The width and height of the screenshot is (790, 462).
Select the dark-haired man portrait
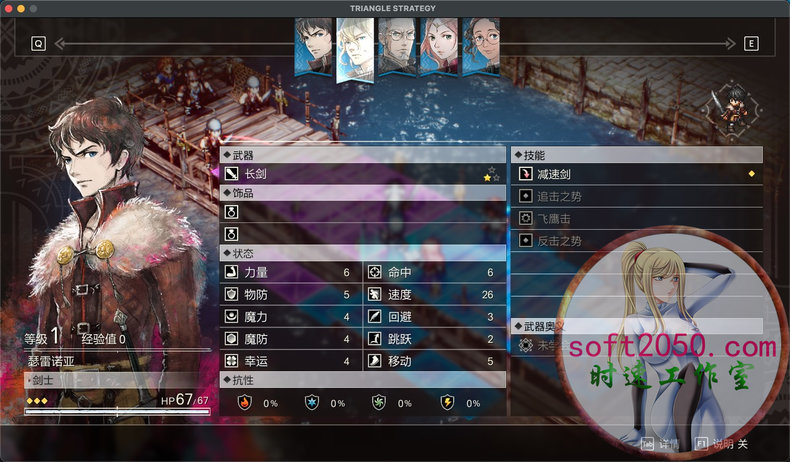[x=313, y=47]
